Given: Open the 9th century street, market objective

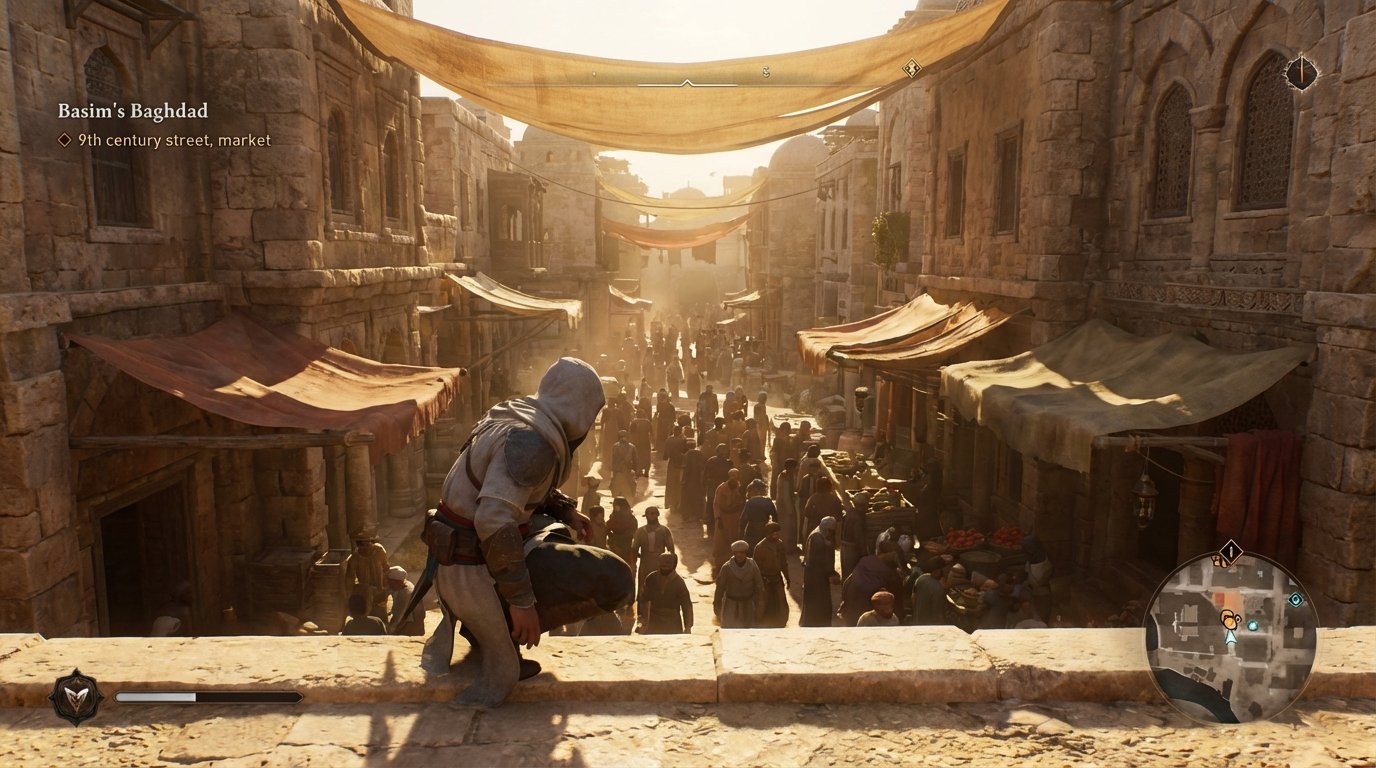Looking at the screenshot, I should [x=172, y=141].
